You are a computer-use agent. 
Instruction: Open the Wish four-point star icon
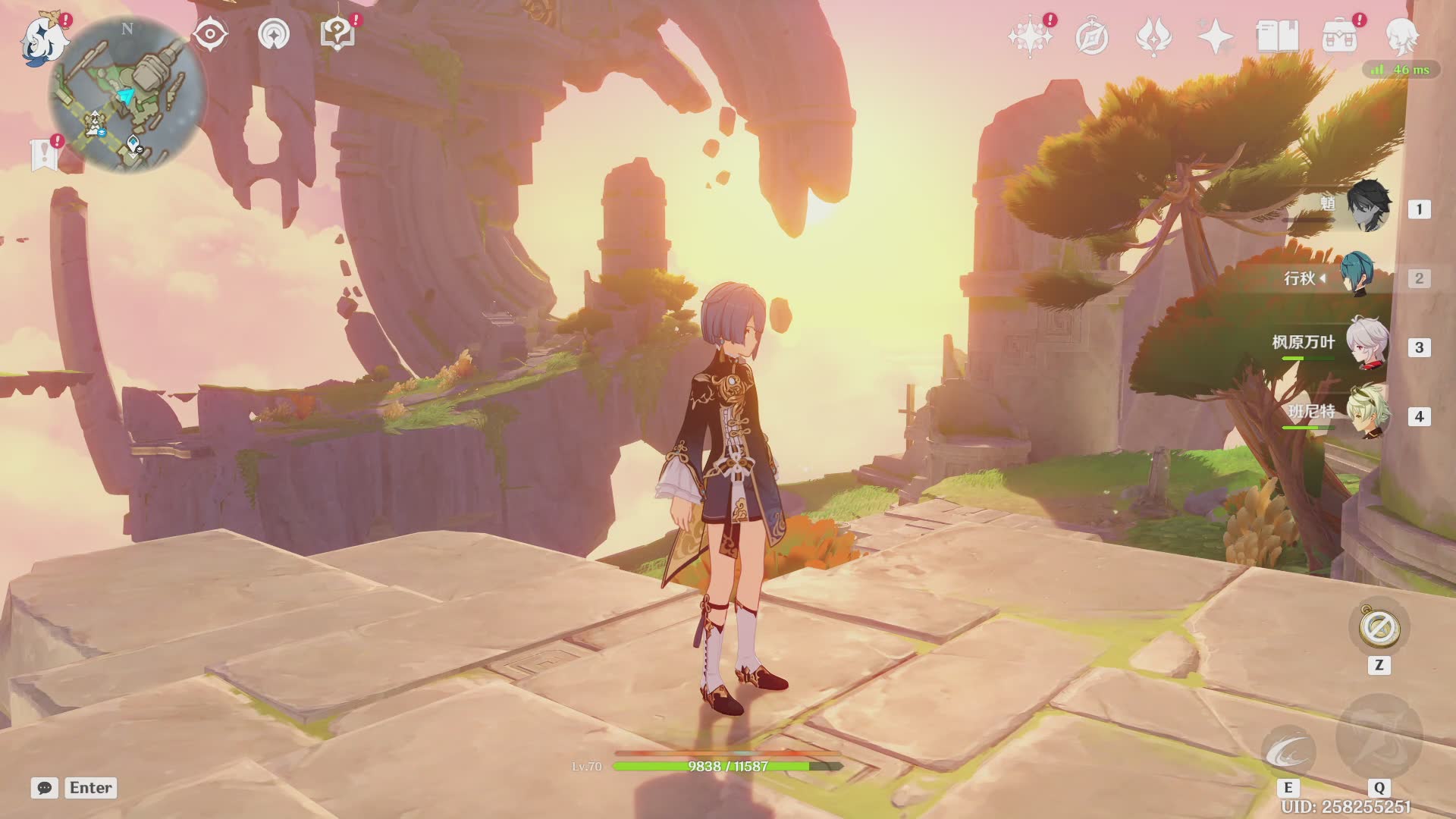[1216, 36]
